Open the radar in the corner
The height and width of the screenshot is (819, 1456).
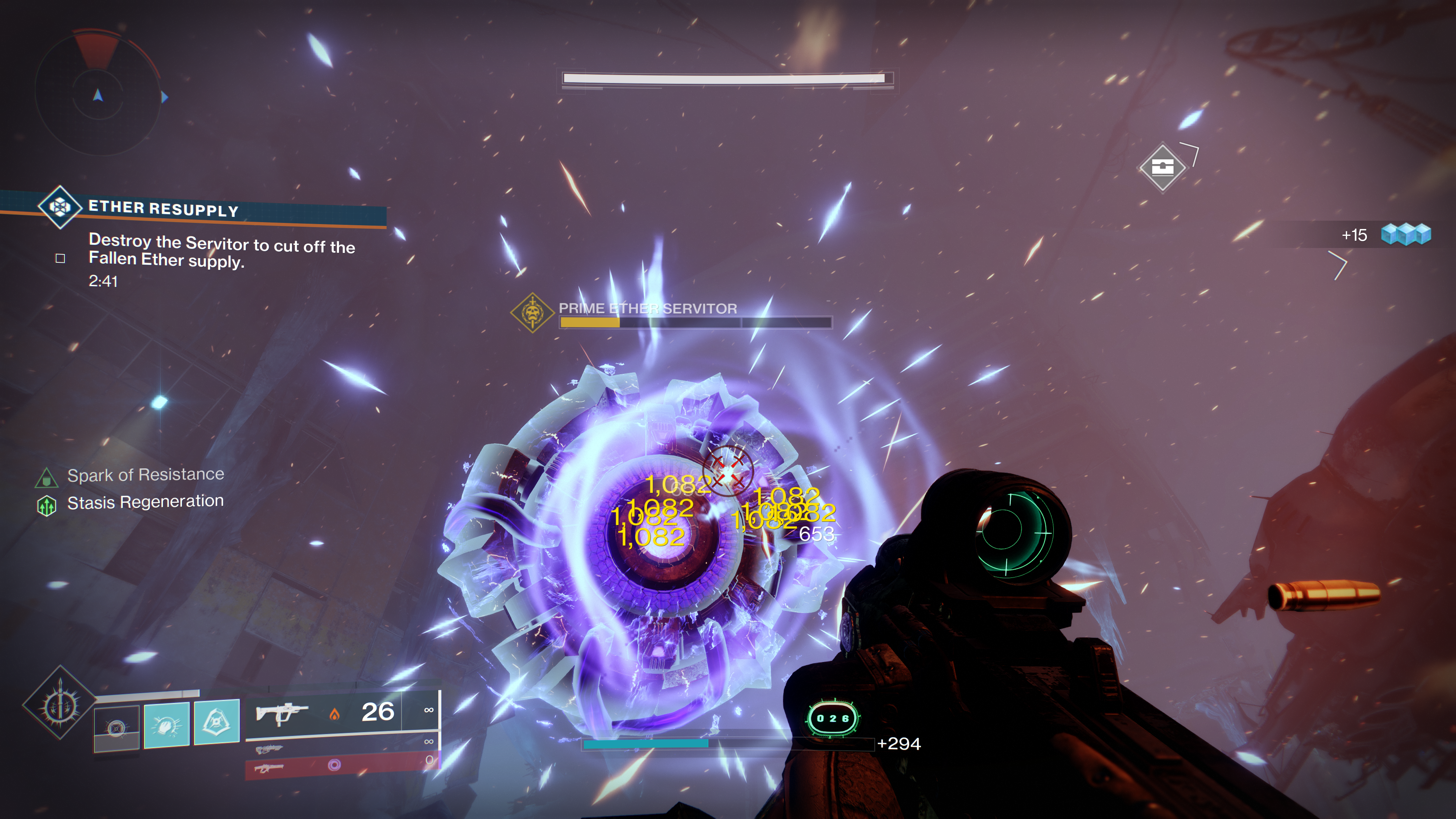(97, 93)
